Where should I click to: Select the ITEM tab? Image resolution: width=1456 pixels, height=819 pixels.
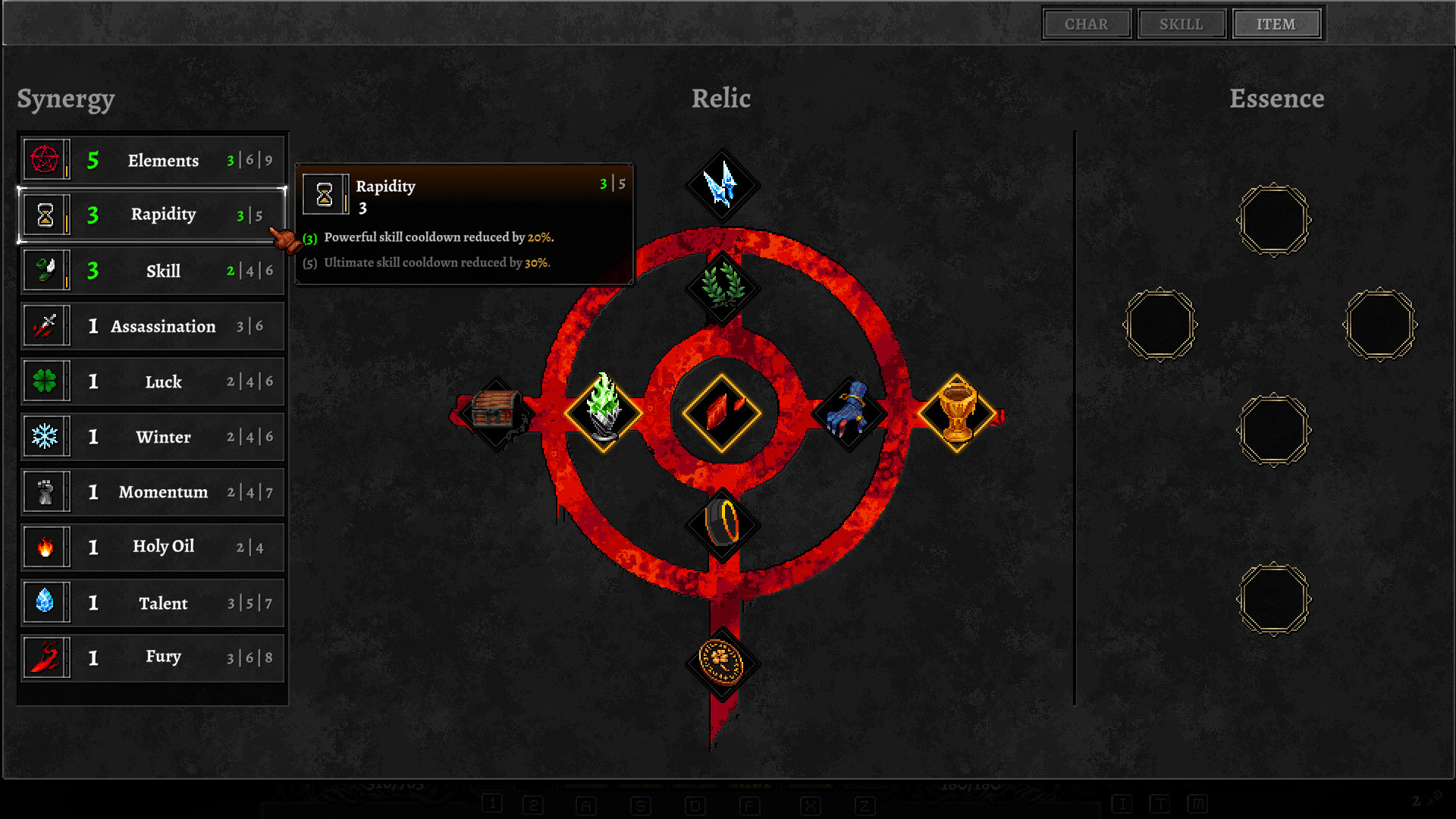(1276, 24)
